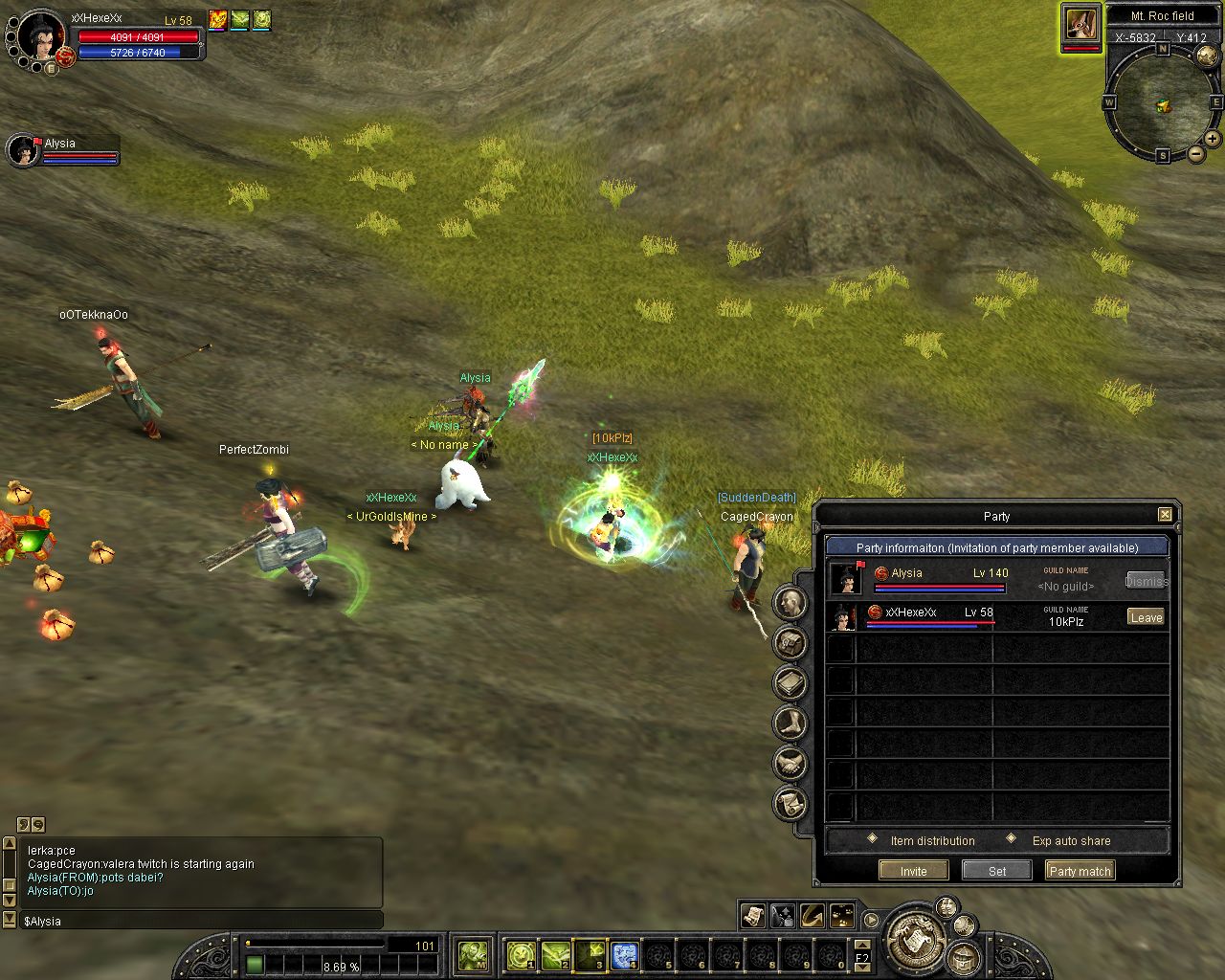
Task: Zoom out the minimap with minus button
Action: 1195,154
